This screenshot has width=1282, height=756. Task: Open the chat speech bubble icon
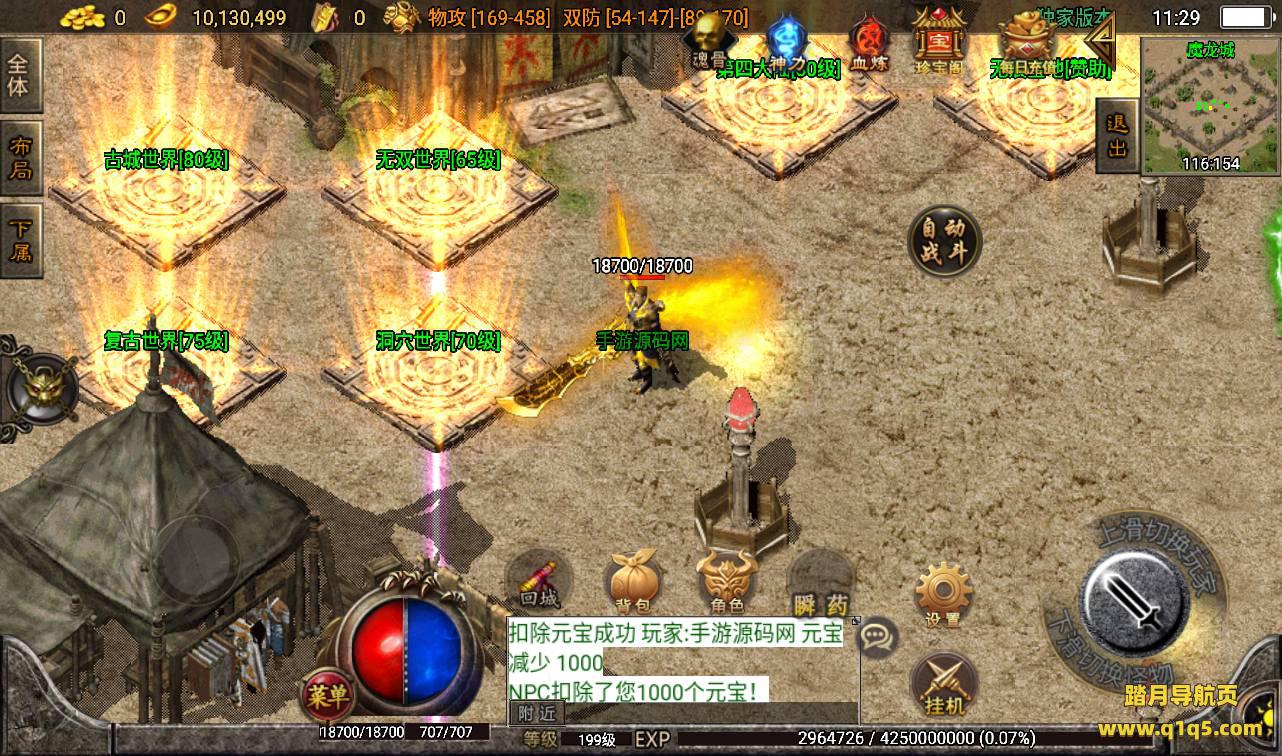[x=877, y=635]
